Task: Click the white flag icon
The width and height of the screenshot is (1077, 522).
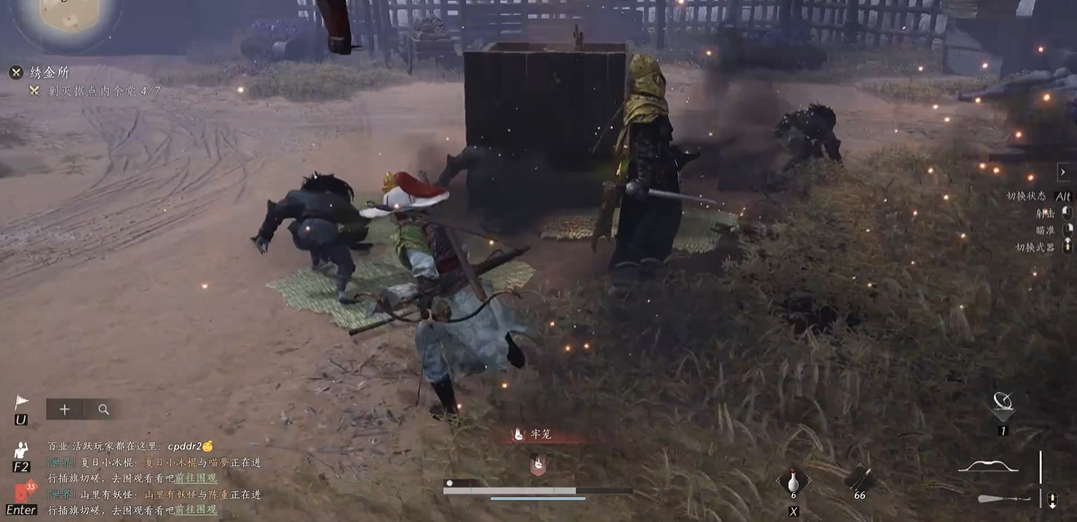Action: pyautogui.click(x=21, y=403)
